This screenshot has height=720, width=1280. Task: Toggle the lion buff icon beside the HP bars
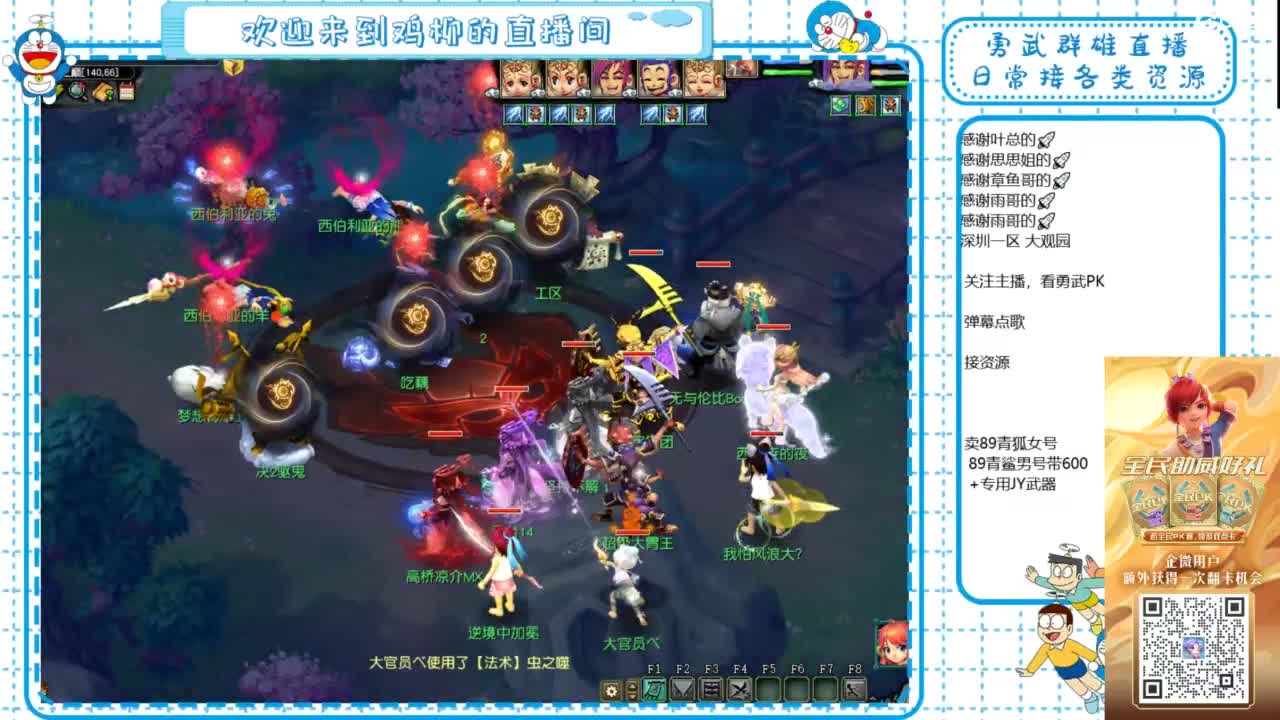point(864,105)
